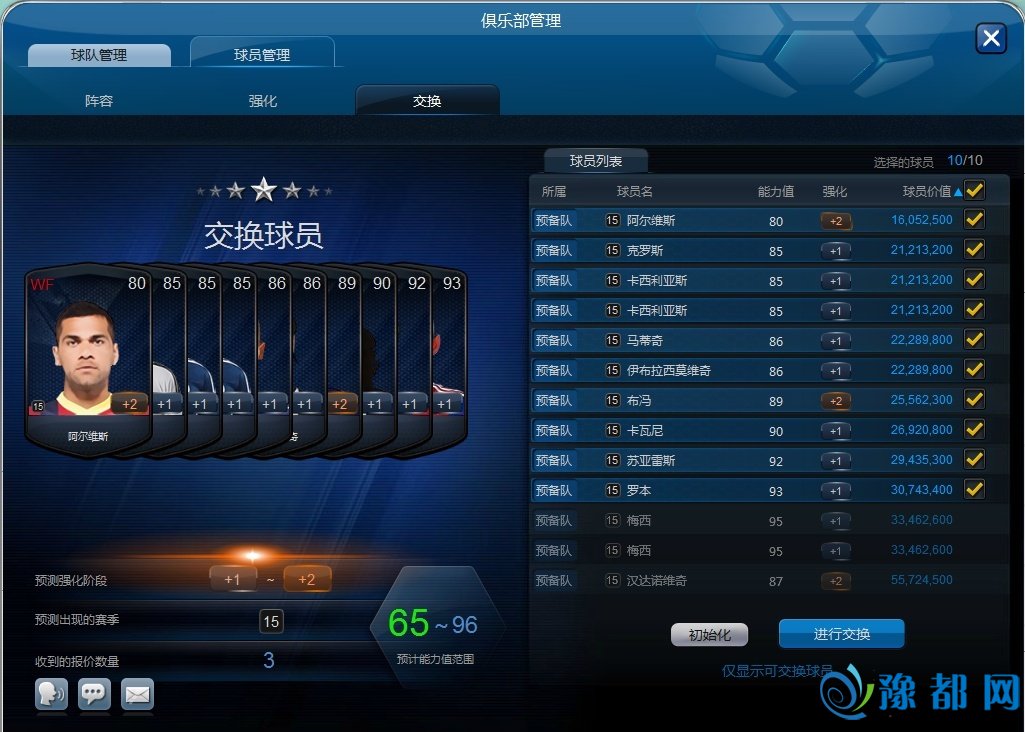Close the club management window

[990, 38]
